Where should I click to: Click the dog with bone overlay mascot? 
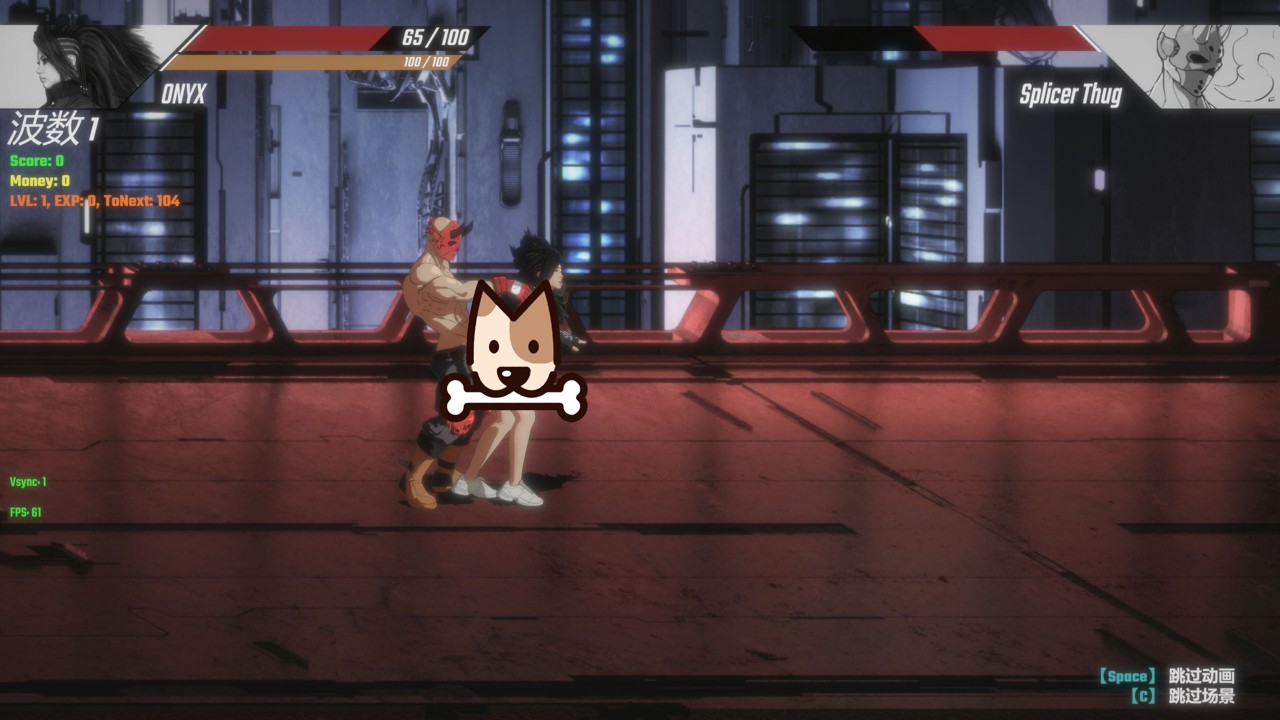pos(512,352)
